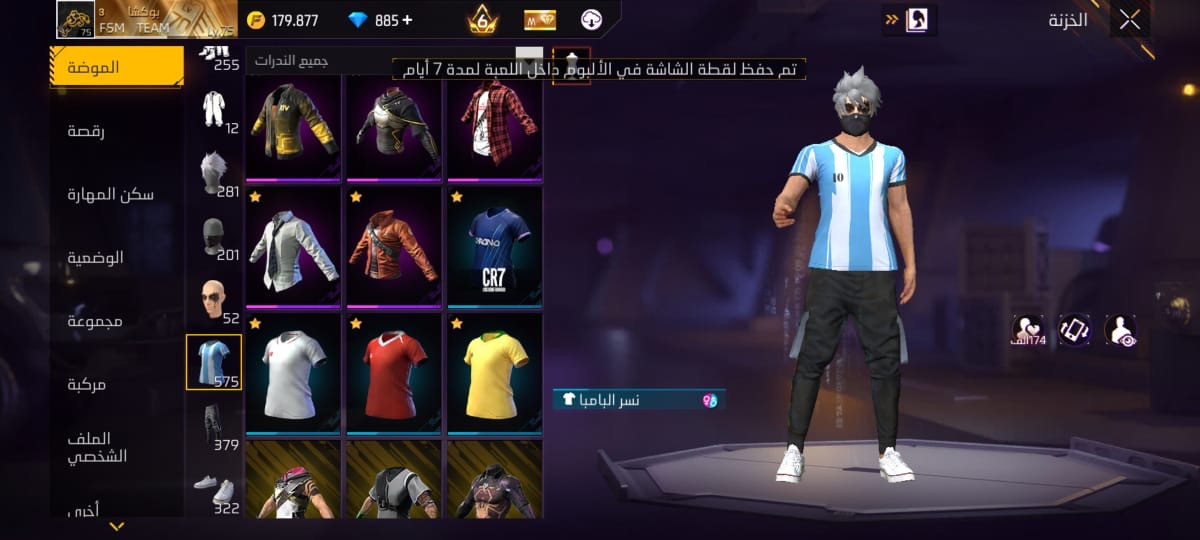Close the vault with the X button
Viewport: 1200px width, 540px height.
pos(1130,20)
